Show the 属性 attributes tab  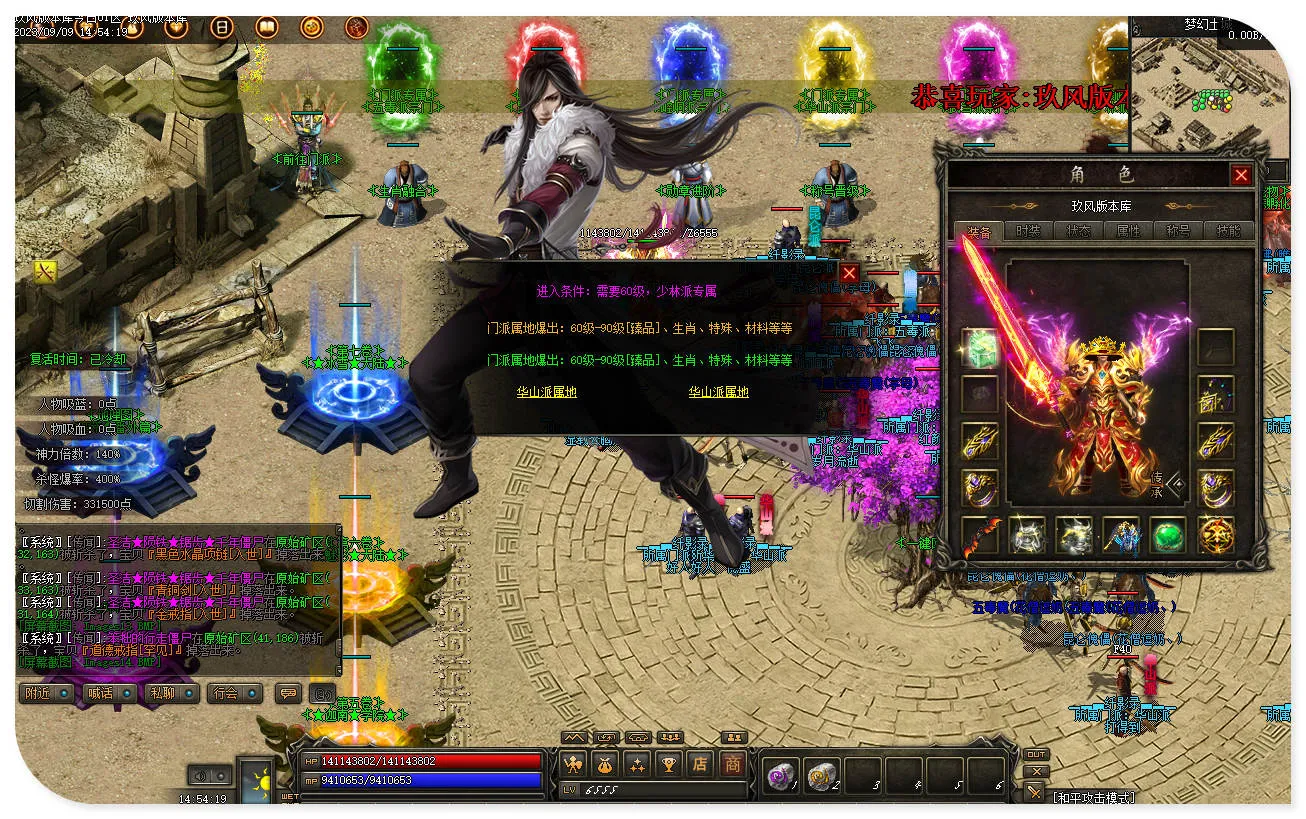1128,230
